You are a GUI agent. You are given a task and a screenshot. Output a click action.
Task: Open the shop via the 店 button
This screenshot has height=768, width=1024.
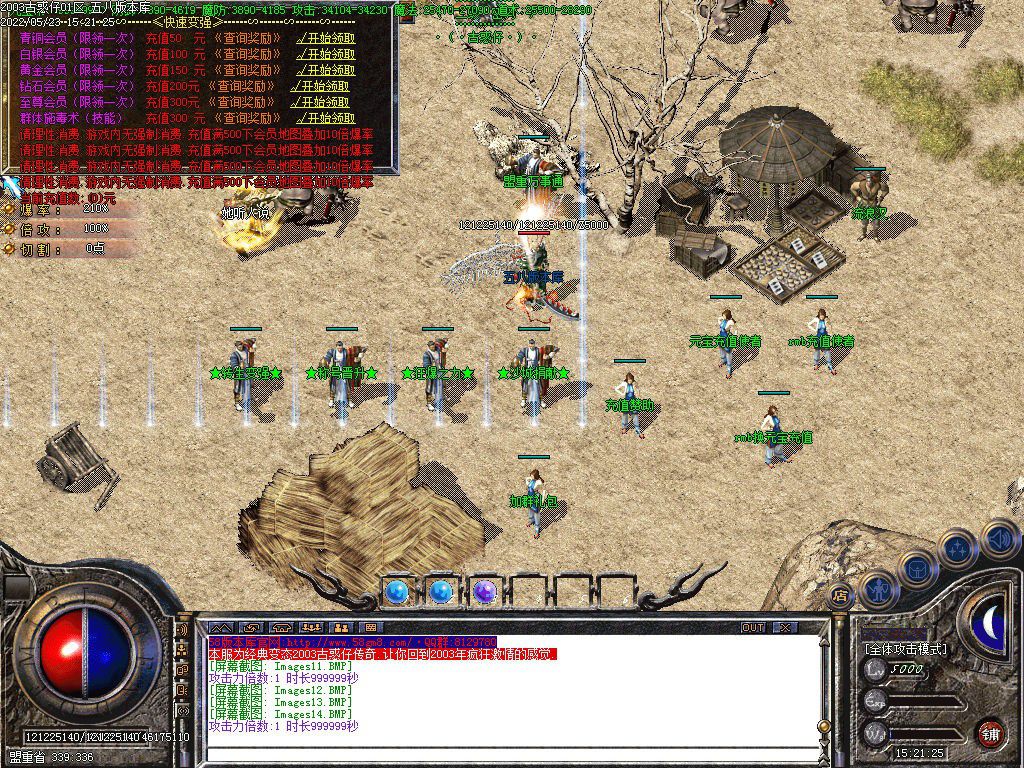click(x=840, y=595)
